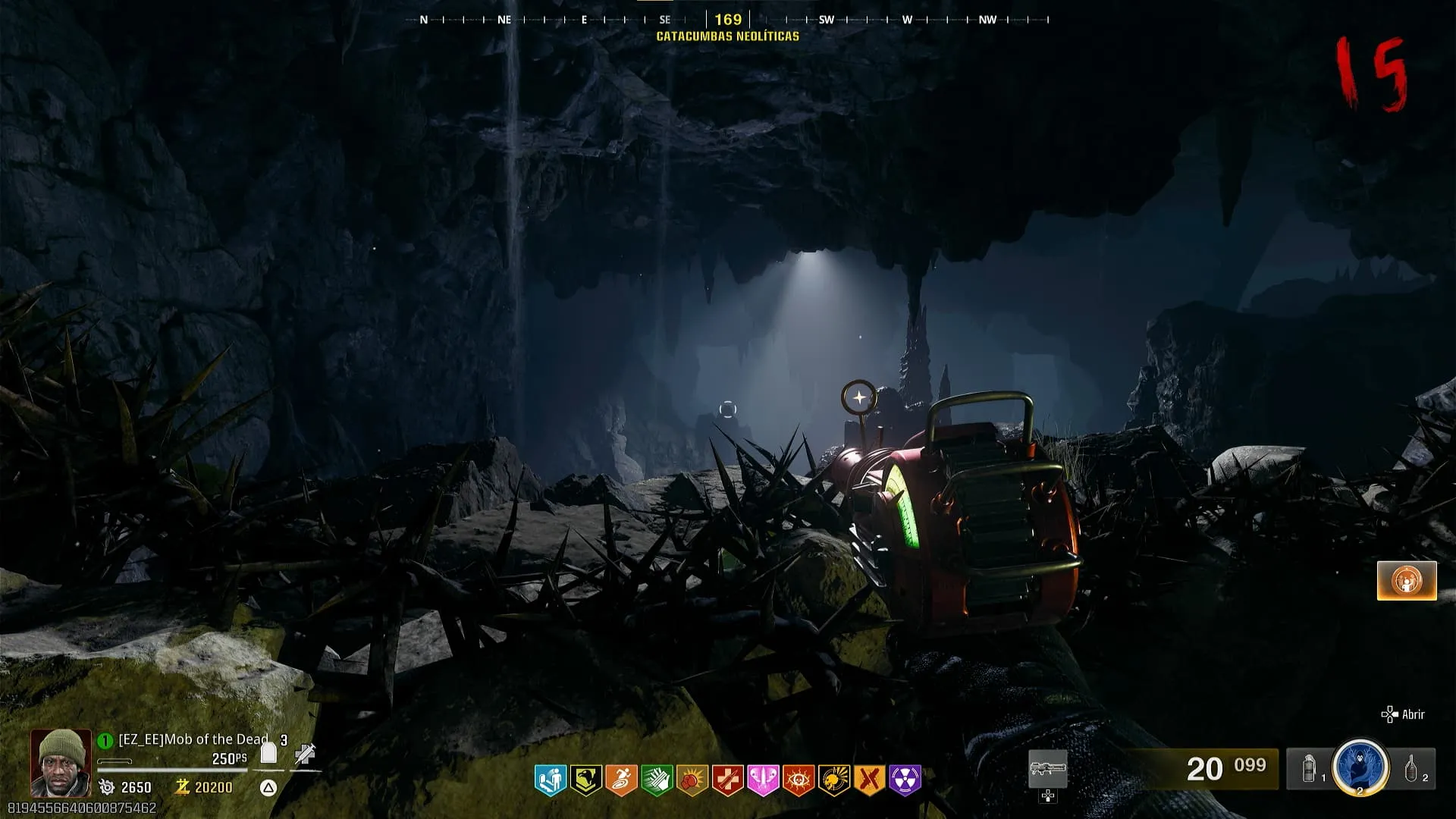Screen dimensions: 1456x819
Task: Select the tactical canister grenade slot
Action: coord(1310,770)
